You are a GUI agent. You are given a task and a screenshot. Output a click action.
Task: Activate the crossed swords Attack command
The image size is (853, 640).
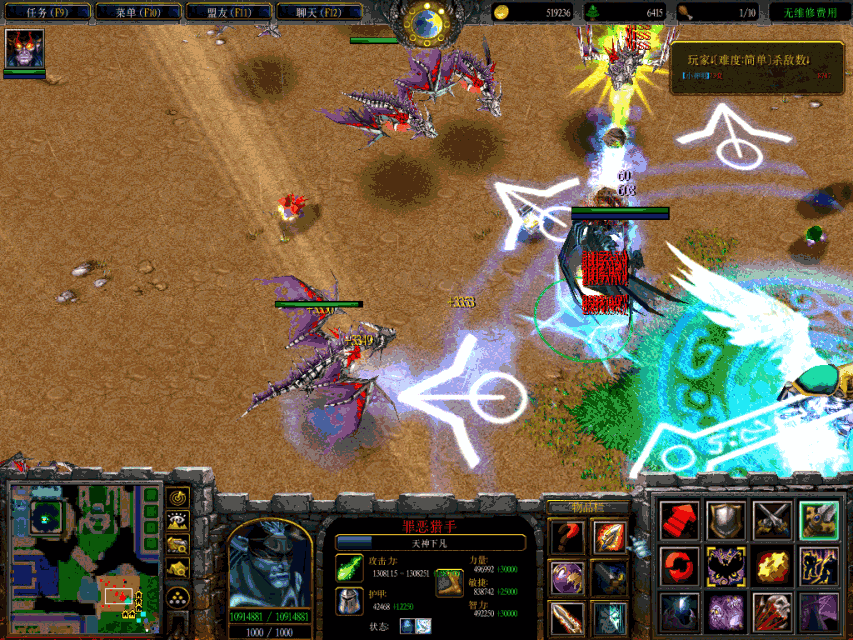[772, 520]
